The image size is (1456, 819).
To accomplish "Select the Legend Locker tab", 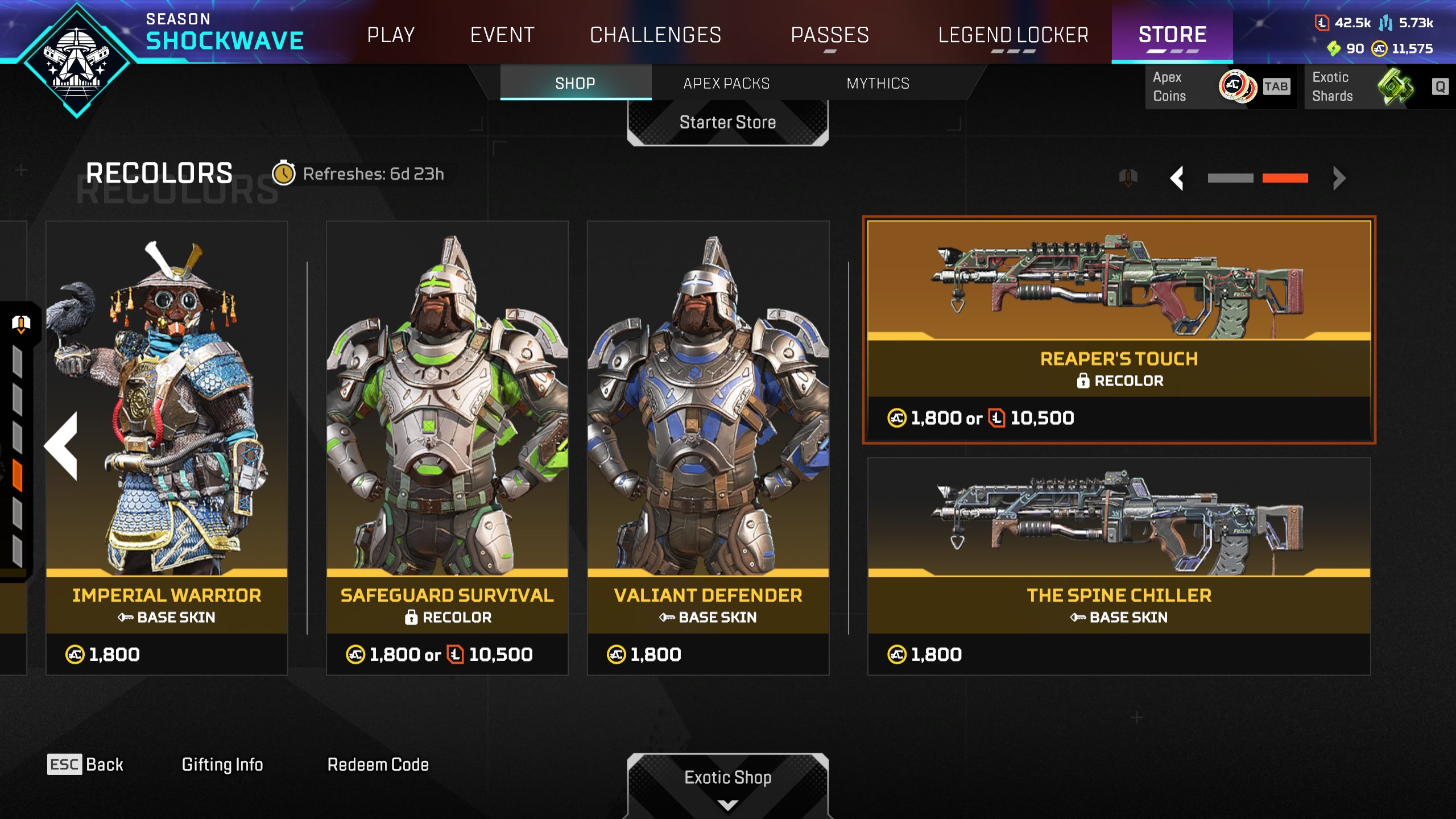I will pos(1013,35).
